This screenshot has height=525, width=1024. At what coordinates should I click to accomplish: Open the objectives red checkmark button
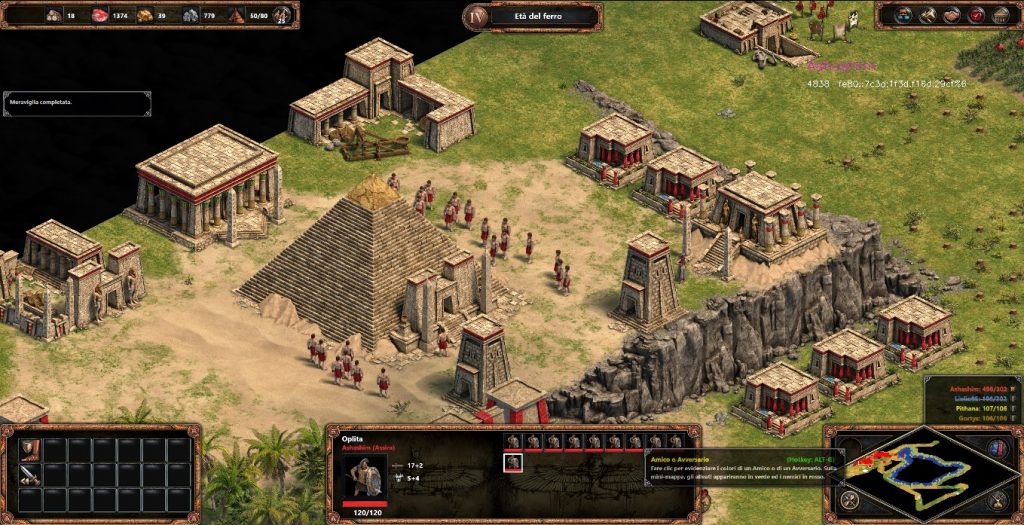click(x=976, y=15)
